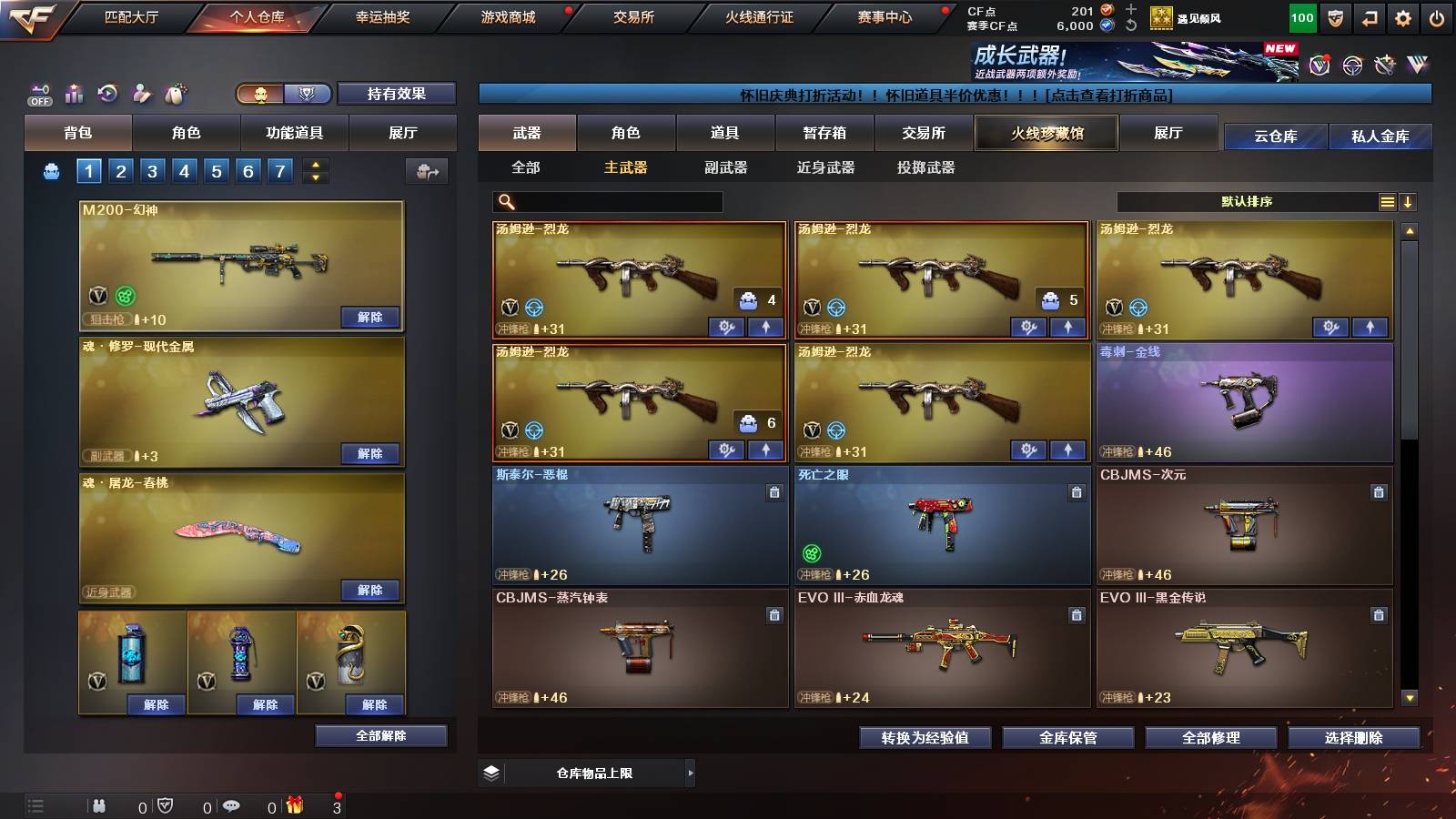Click the return arrow icon near the minimap button
Screen dimensions: 1456x819
1368,16
